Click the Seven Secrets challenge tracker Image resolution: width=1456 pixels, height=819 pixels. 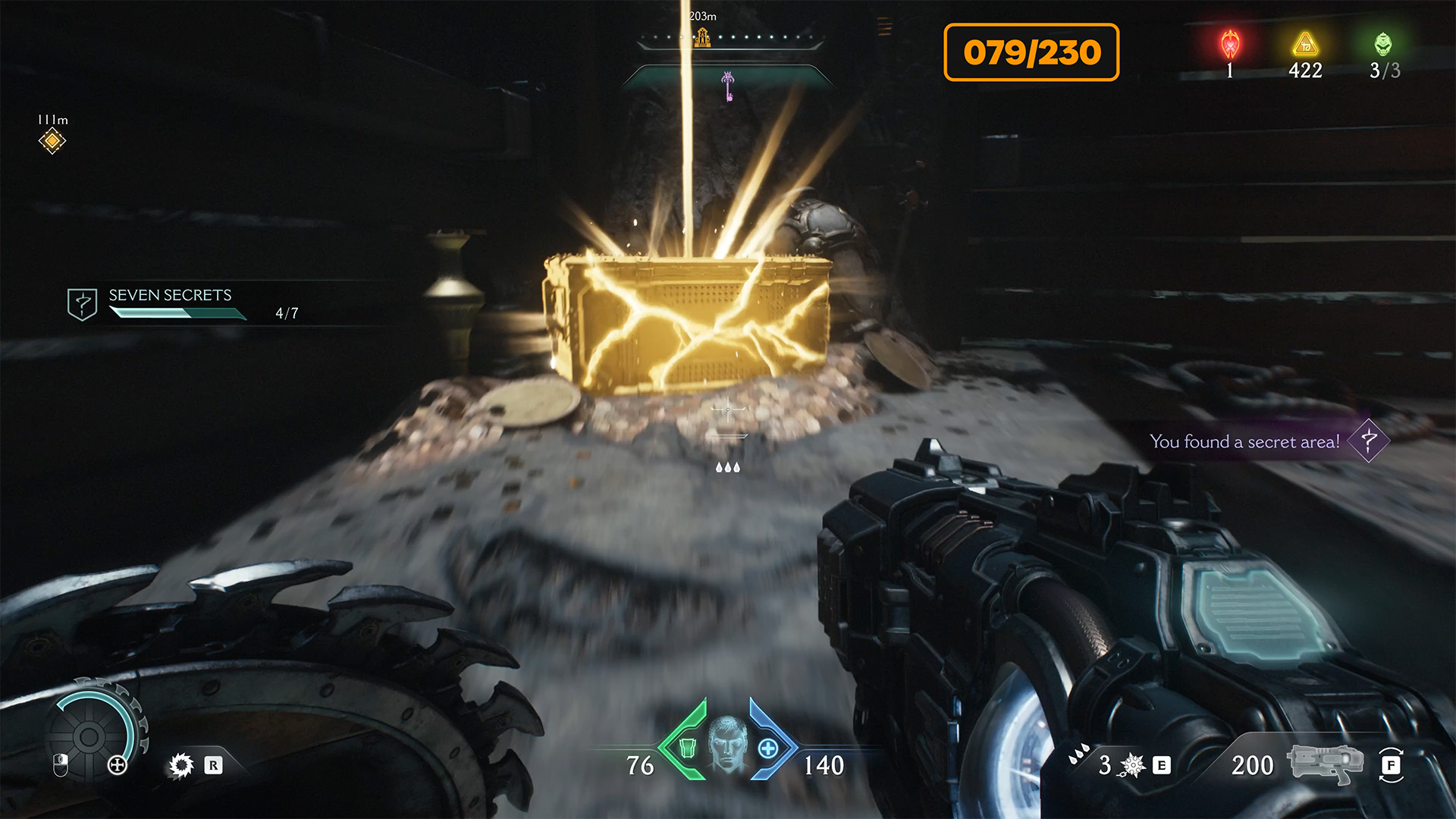(171, 304)
